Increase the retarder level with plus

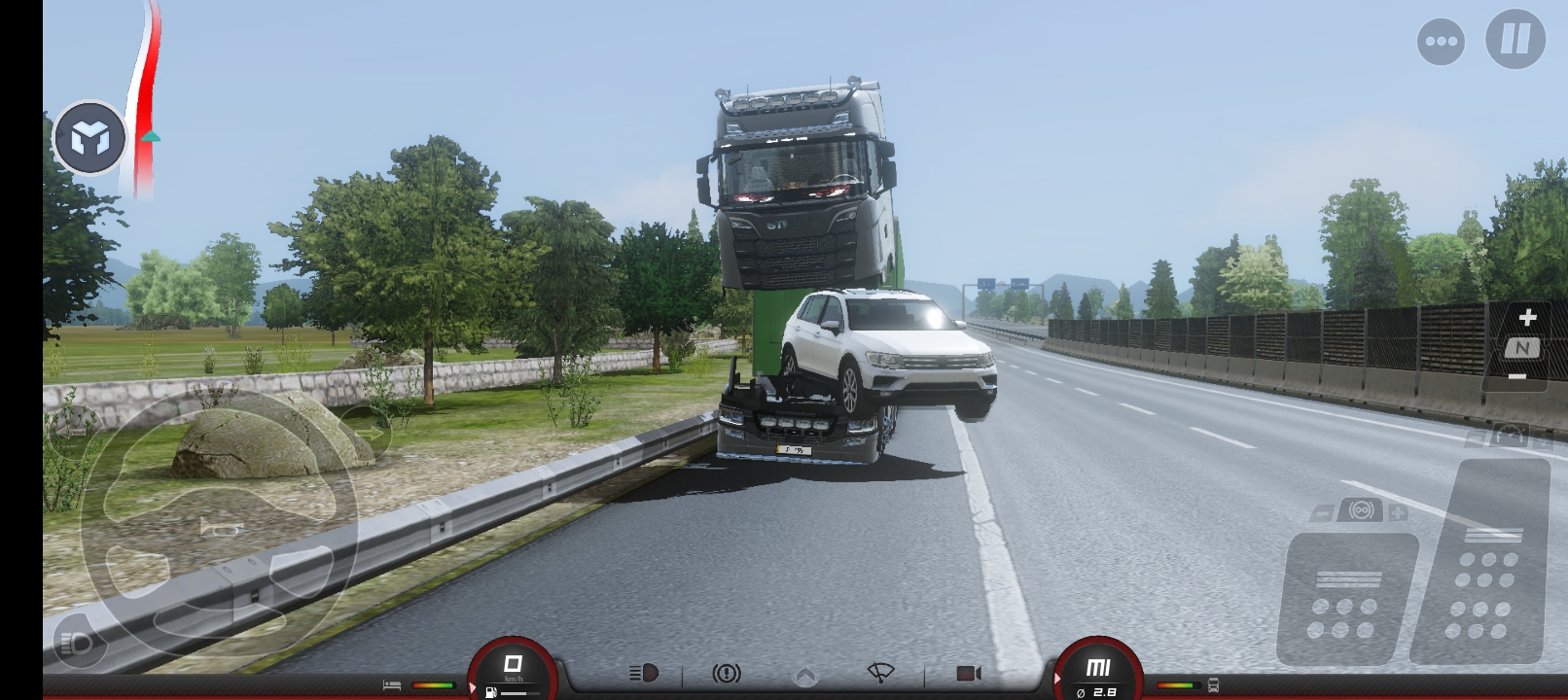coord(1398,512)
